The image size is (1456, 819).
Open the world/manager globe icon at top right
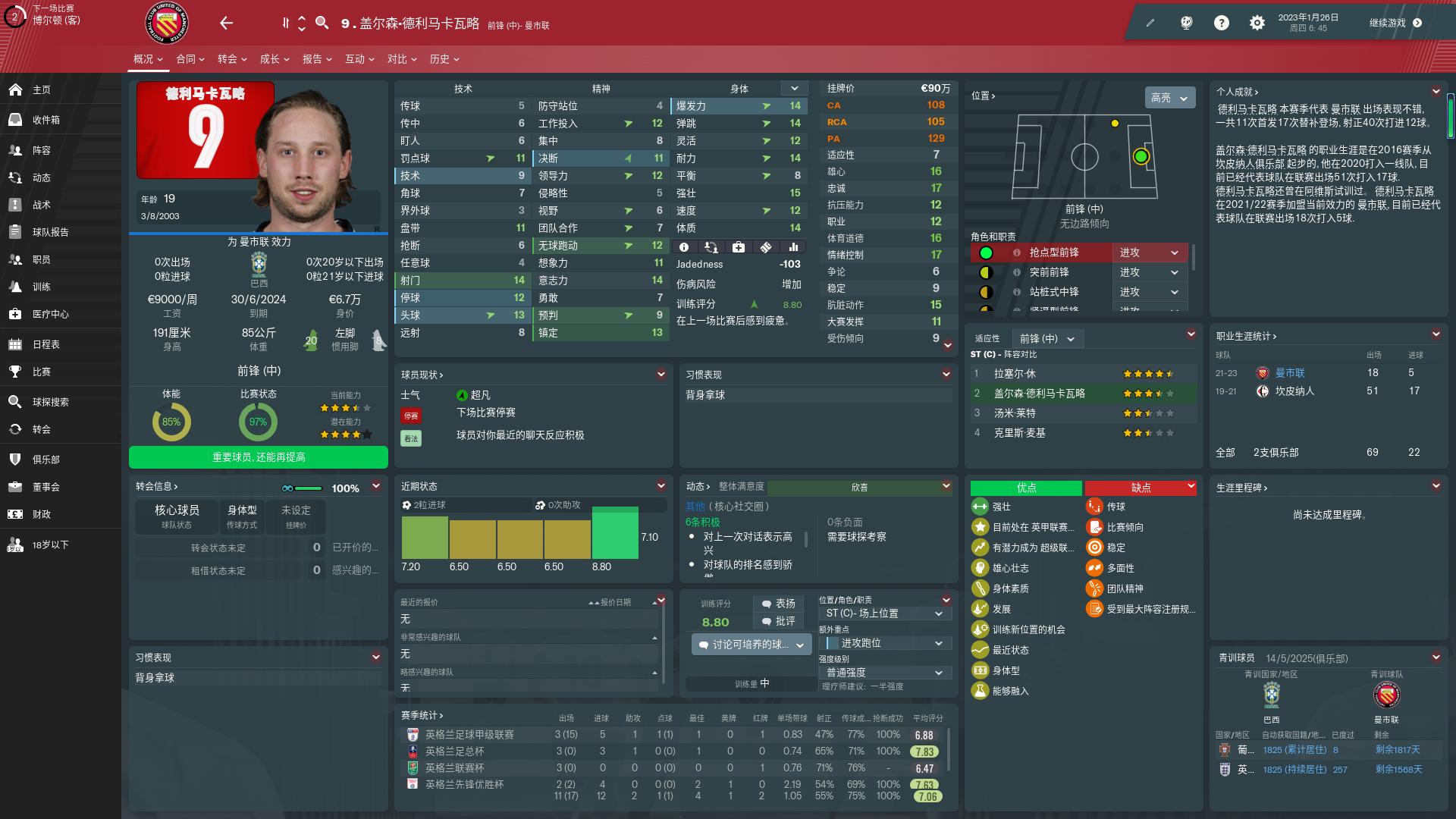pos(1187,23)
